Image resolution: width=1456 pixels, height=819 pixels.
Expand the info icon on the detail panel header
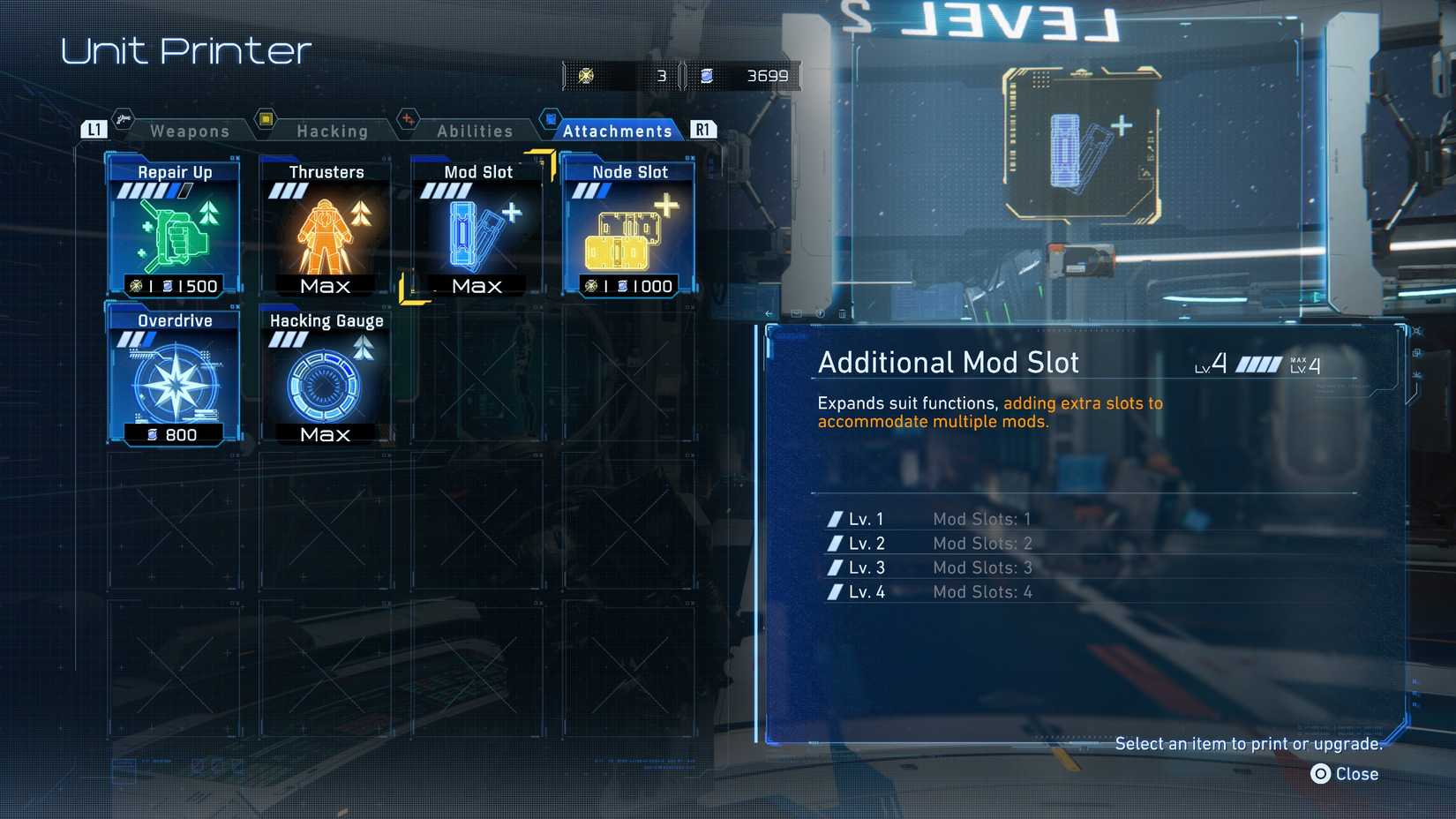[x=822, y=313]
